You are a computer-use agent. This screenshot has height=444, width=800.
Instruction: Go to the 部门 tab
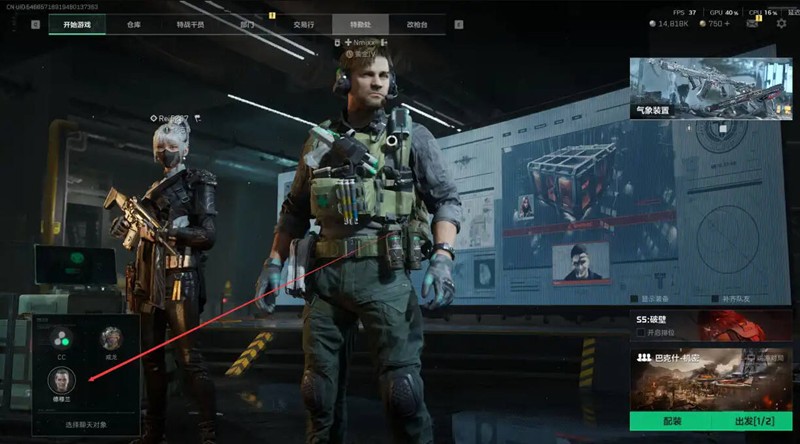(245, 23)
